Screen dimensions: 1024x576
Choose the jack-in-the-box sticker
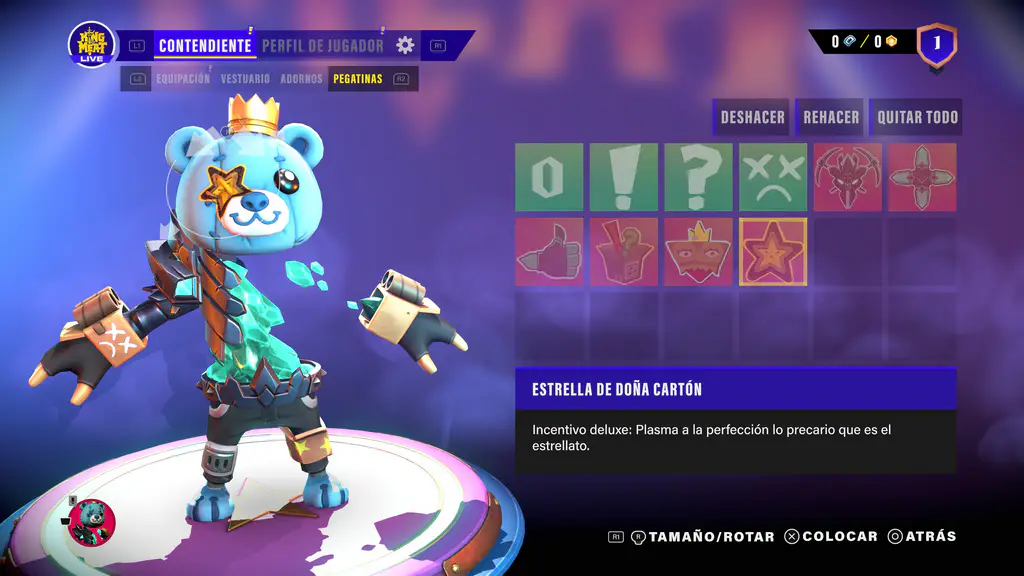pos(624,252)
